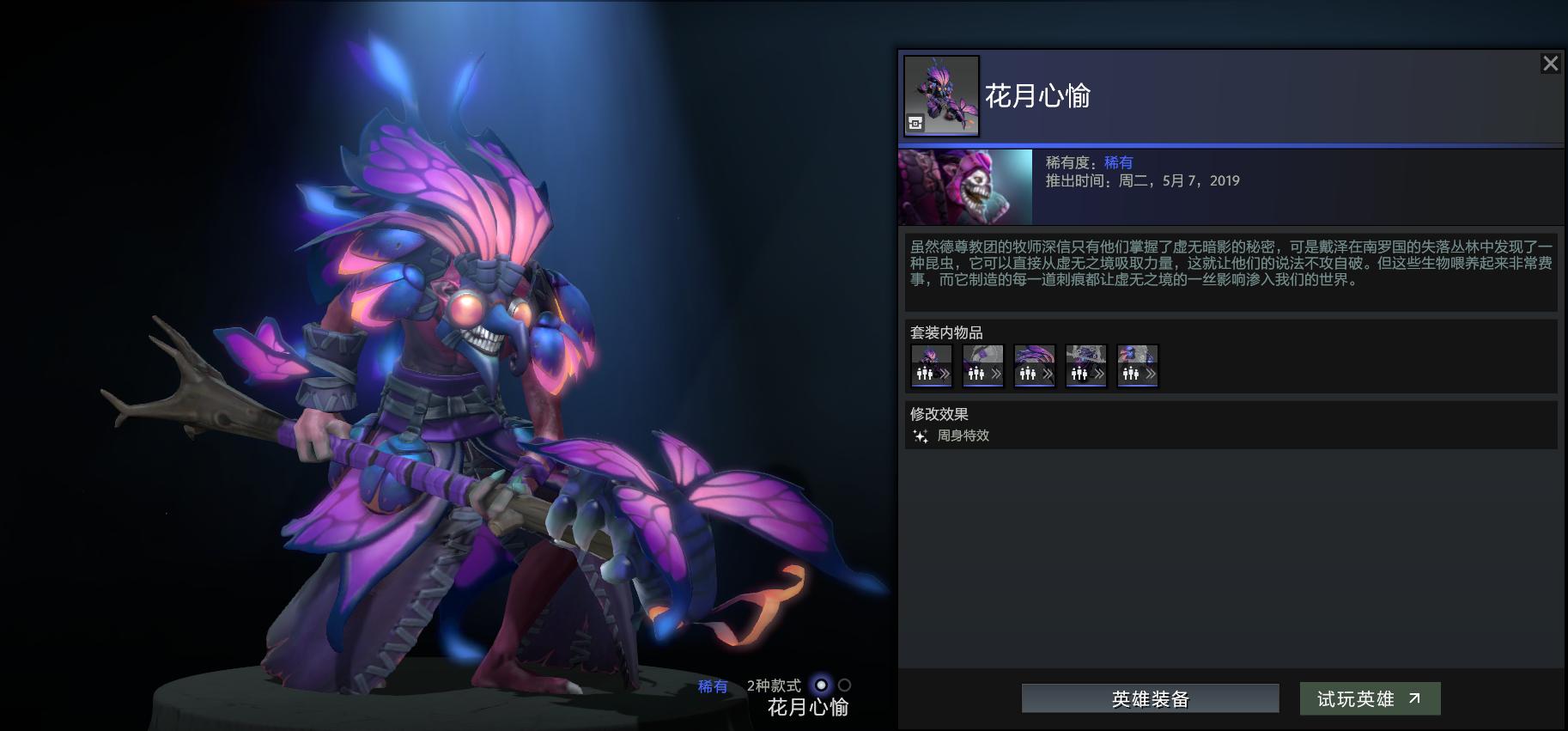This screenshot has height=731, width=1568.
Task: Expand the last set item via its chevron
Action: click(x=1150, y=373)
